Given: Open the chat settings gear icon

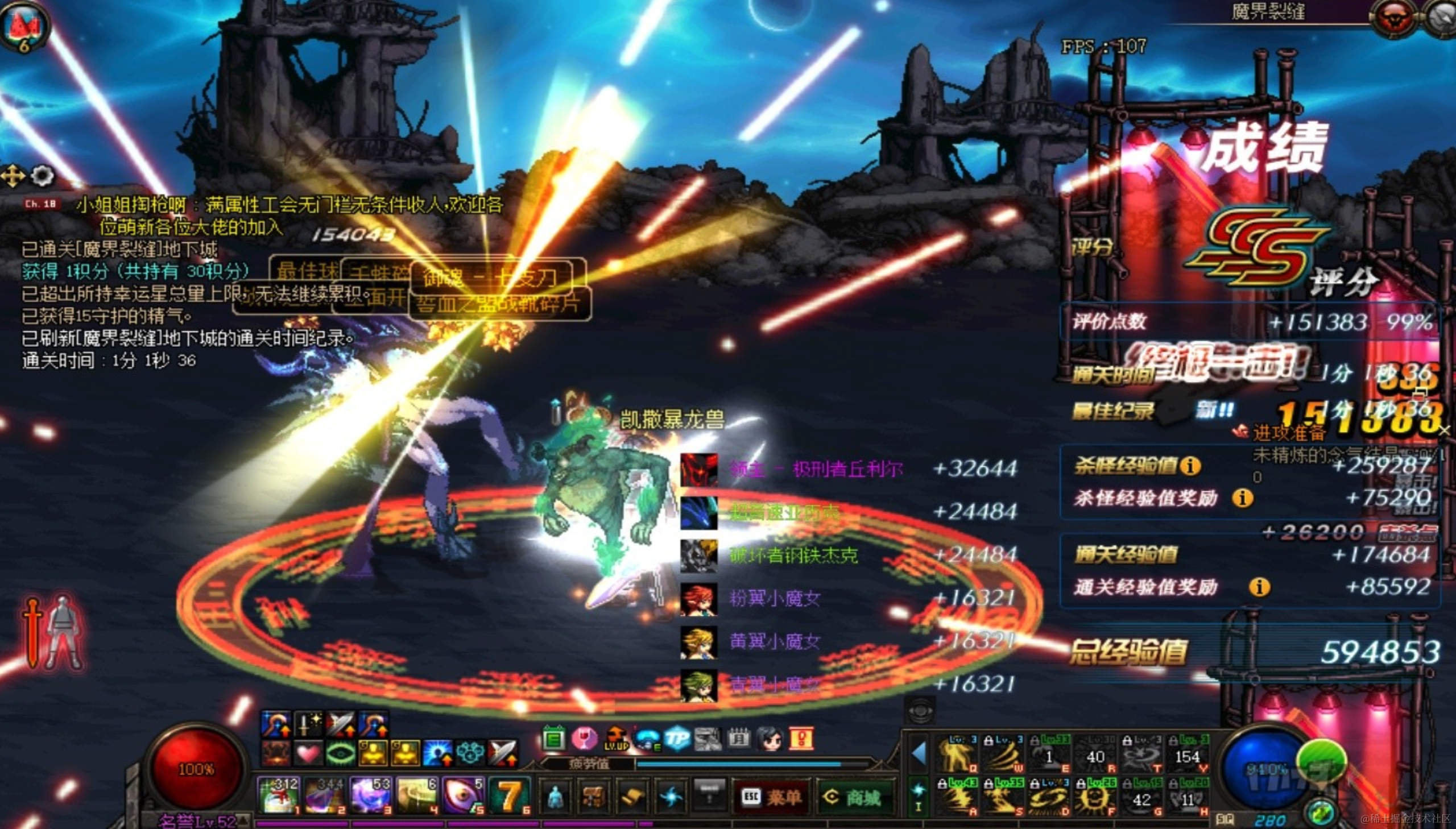Looking at the screenshot, I should click(x=42, y=176).
